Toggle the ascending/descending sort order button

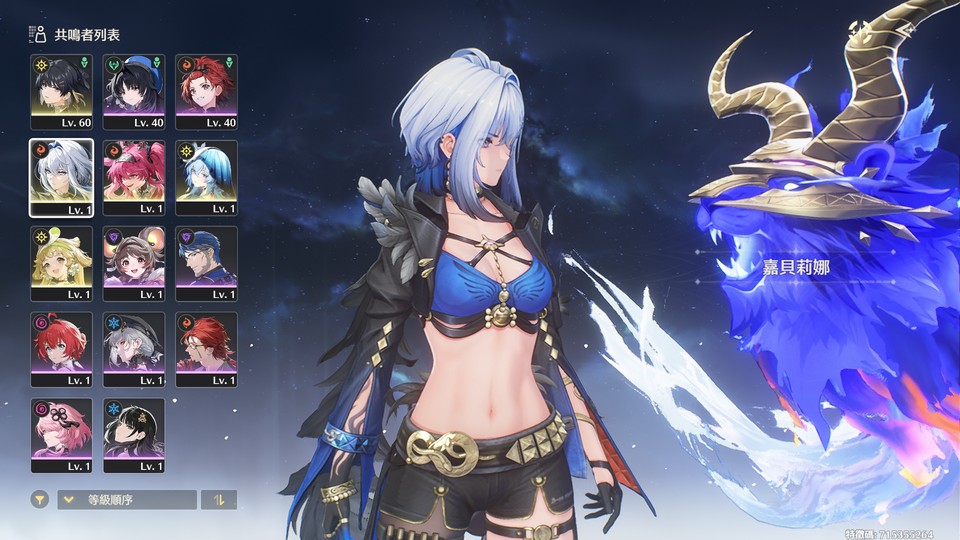click(219, 499)
